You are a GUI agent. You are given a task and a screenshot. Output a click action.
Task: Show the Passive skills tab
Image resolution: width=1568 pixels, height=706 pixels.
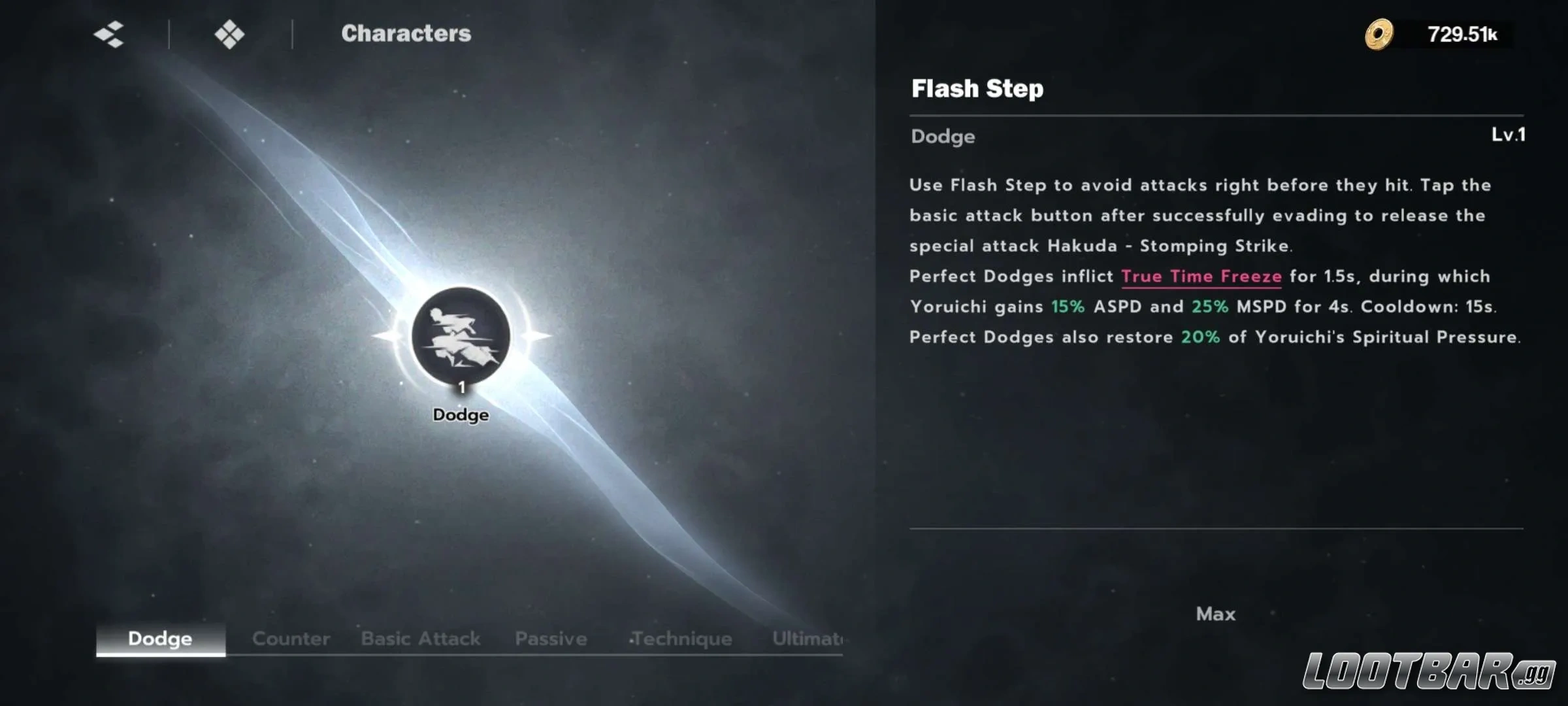[551, 639]
